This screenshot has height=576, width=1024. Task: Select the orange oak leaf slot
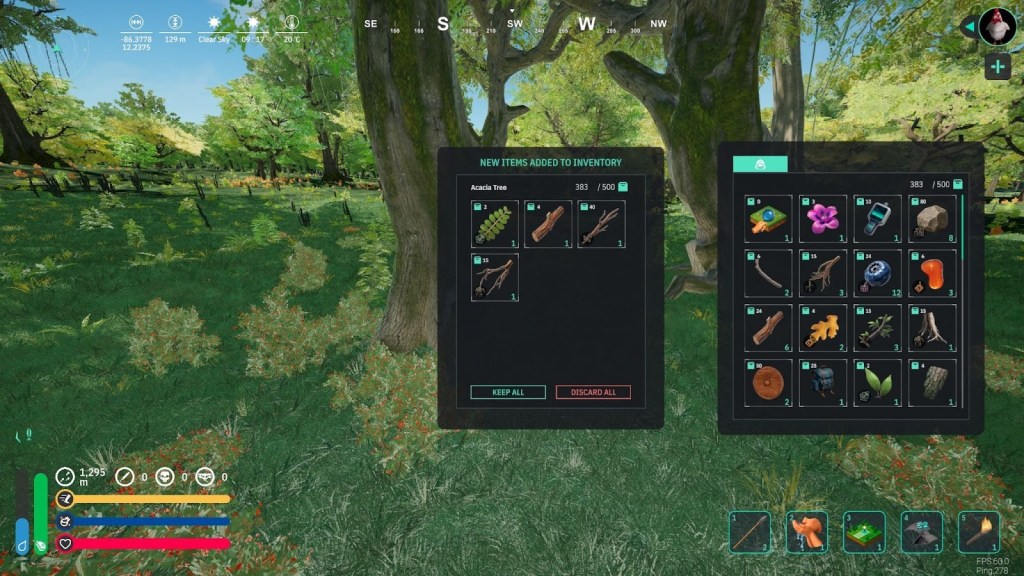click(823, 328)
